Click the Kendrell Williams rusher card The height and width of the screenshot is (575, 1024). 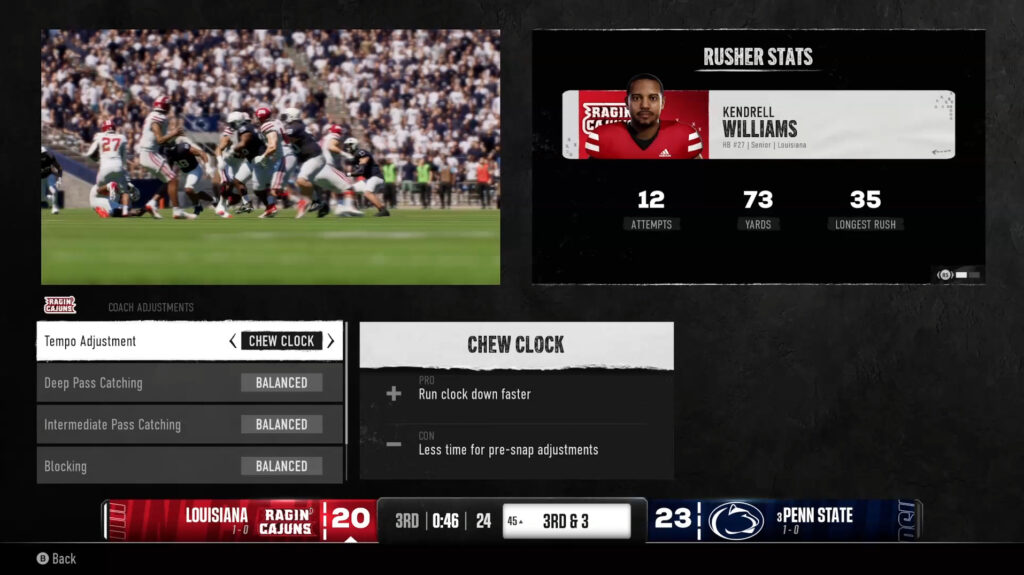[758, 125]
